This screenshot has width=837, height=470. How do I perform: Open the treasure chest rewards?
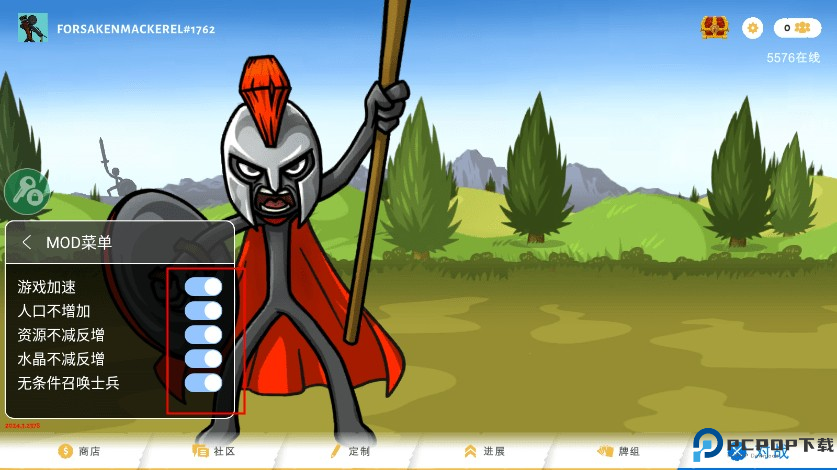click(x=714, y=28)
